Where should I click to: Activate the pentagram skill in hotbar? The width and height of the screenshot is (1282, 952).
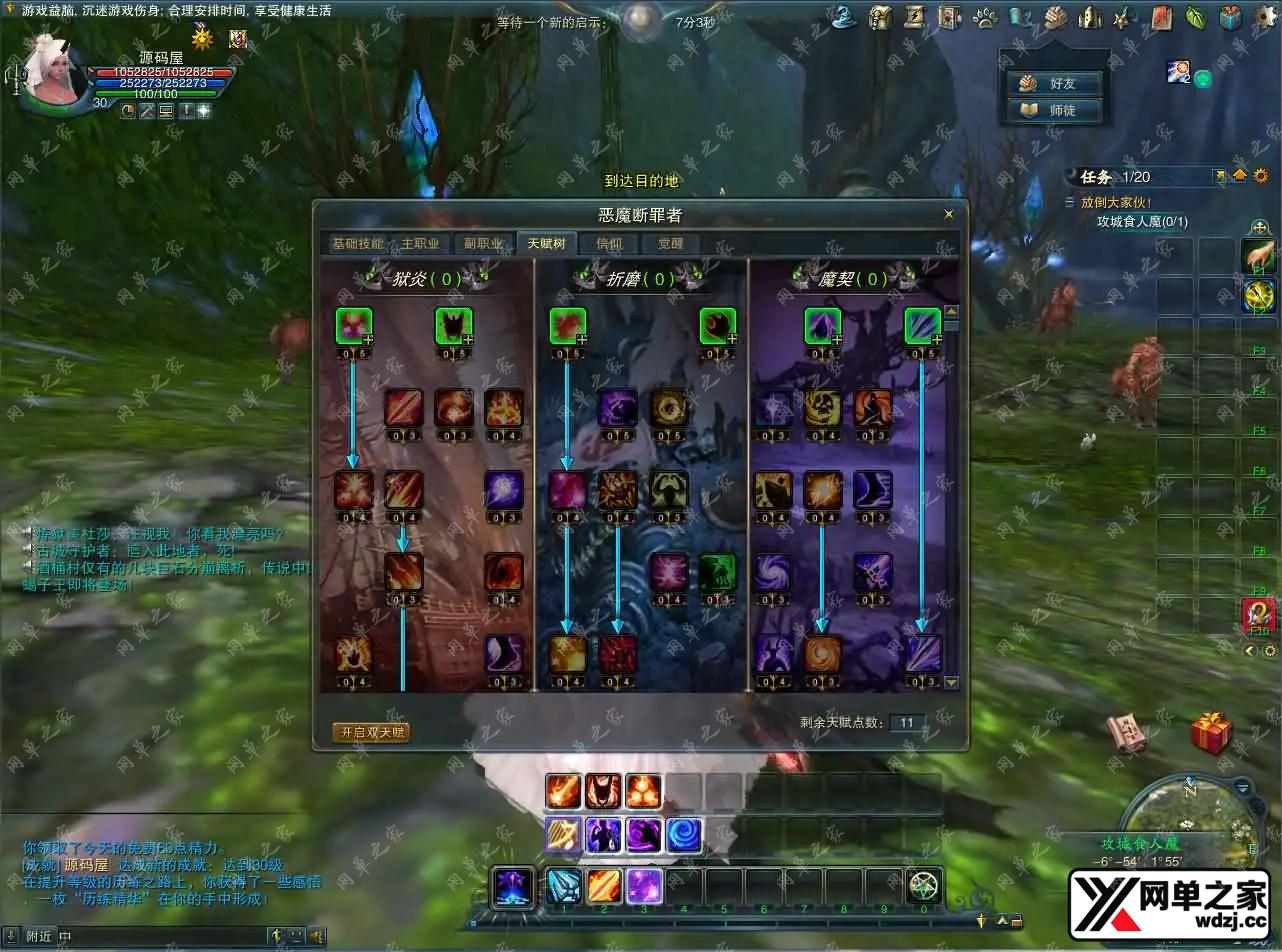tap(923, 886)
